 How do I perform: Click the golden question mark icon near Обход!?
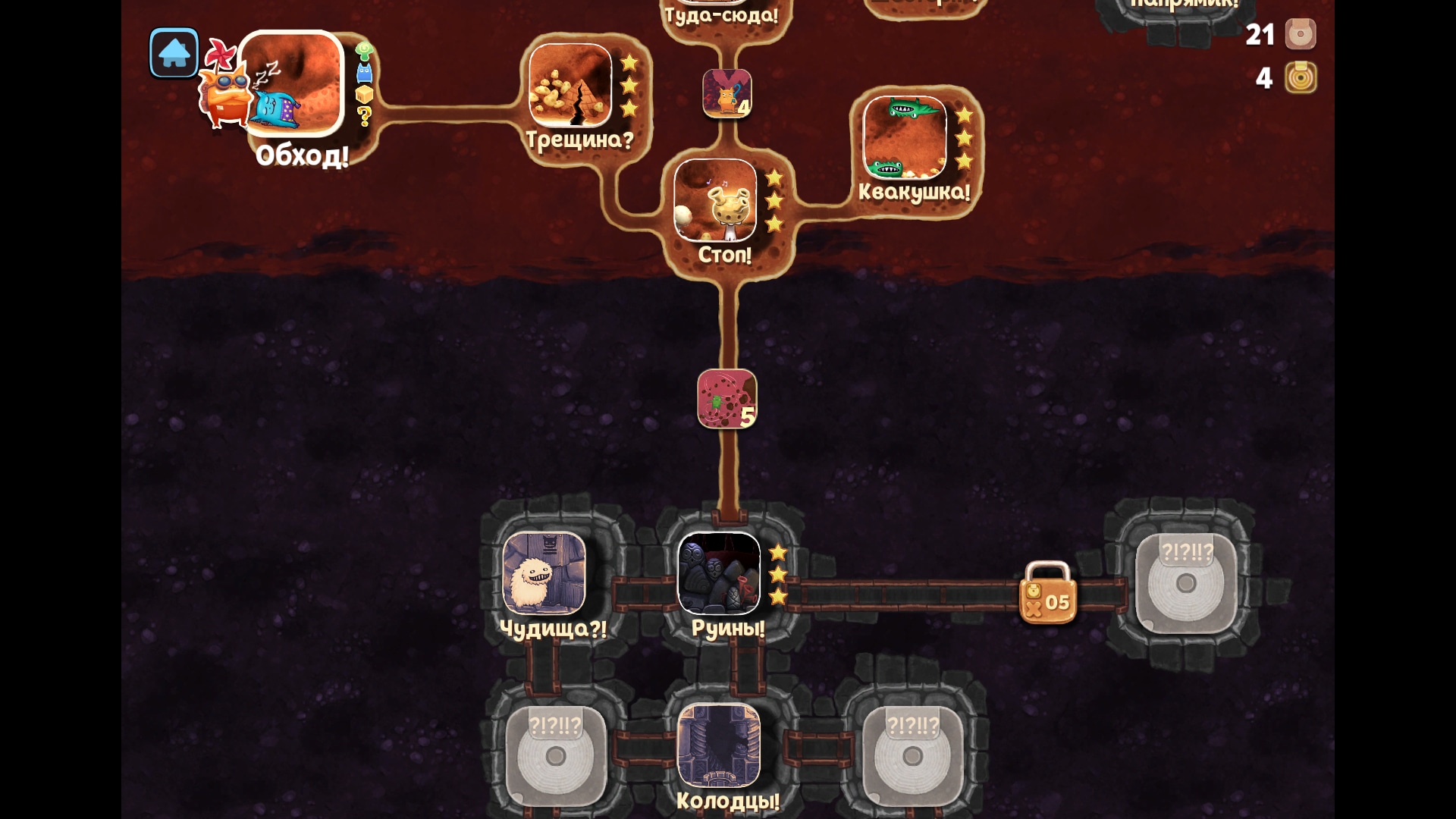tap(364, 116)
